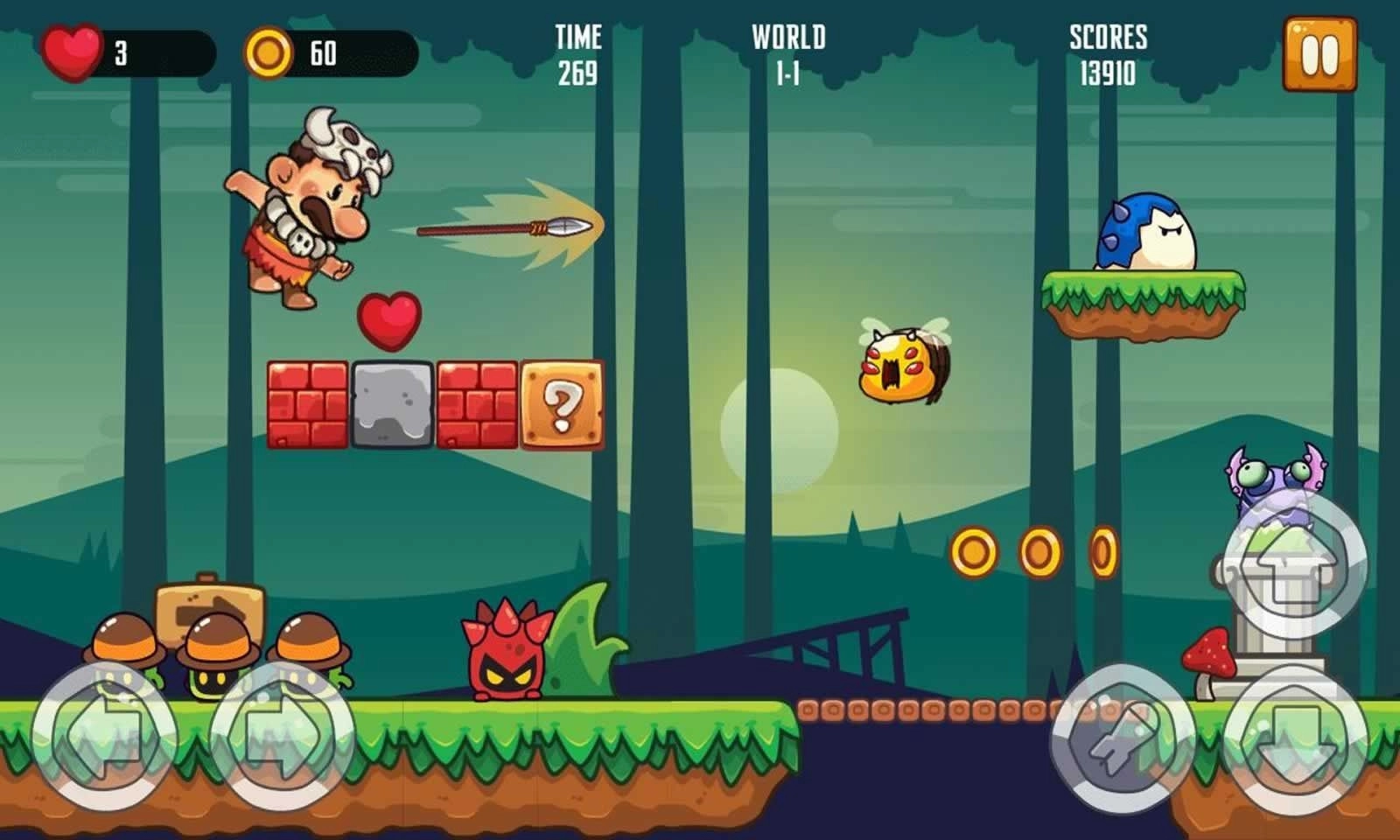
Task: Click the SCORES display showing 13910
Action: (x=1108, y=54)
